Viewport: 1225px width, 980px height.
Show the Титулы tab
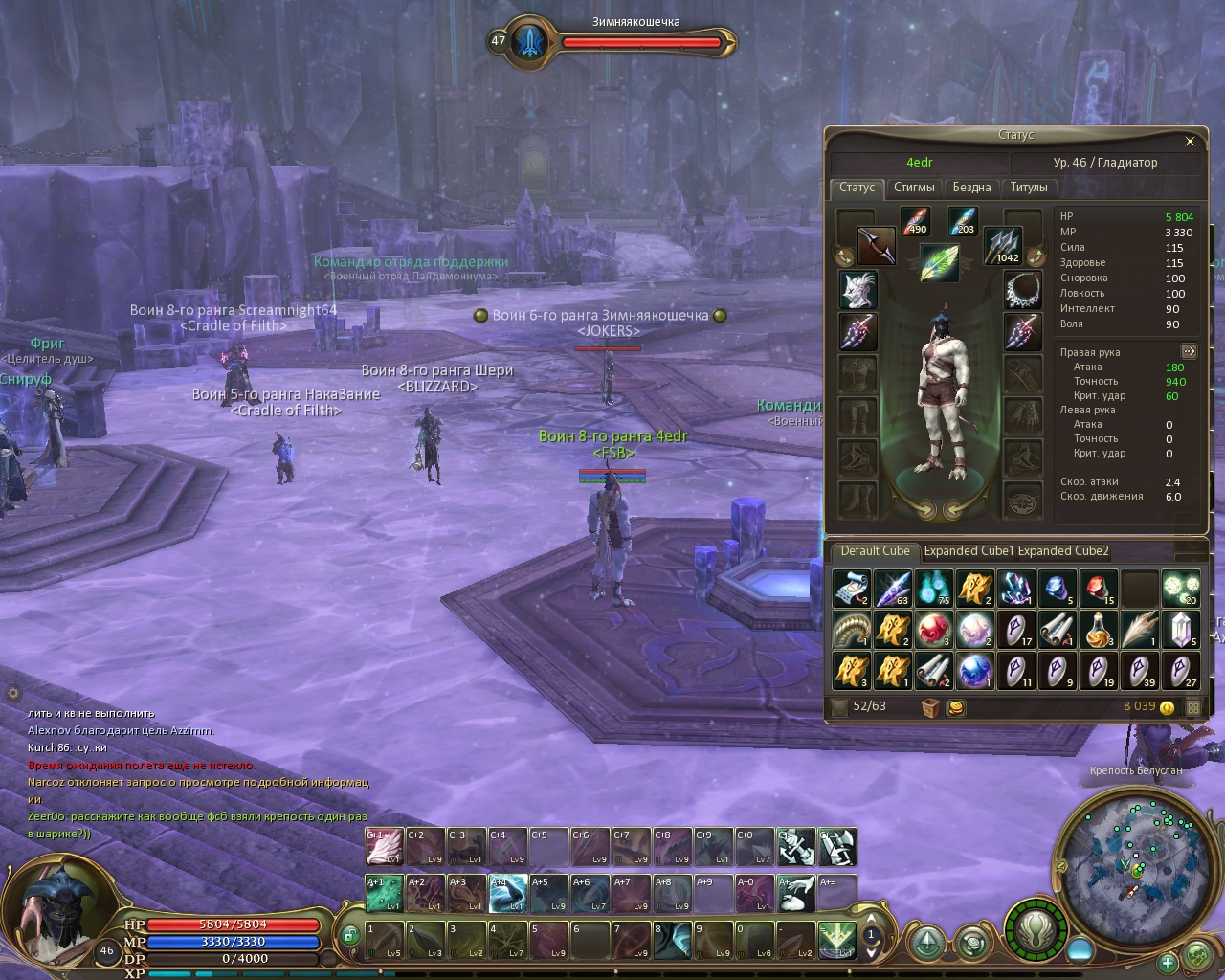coord(1029,188)
